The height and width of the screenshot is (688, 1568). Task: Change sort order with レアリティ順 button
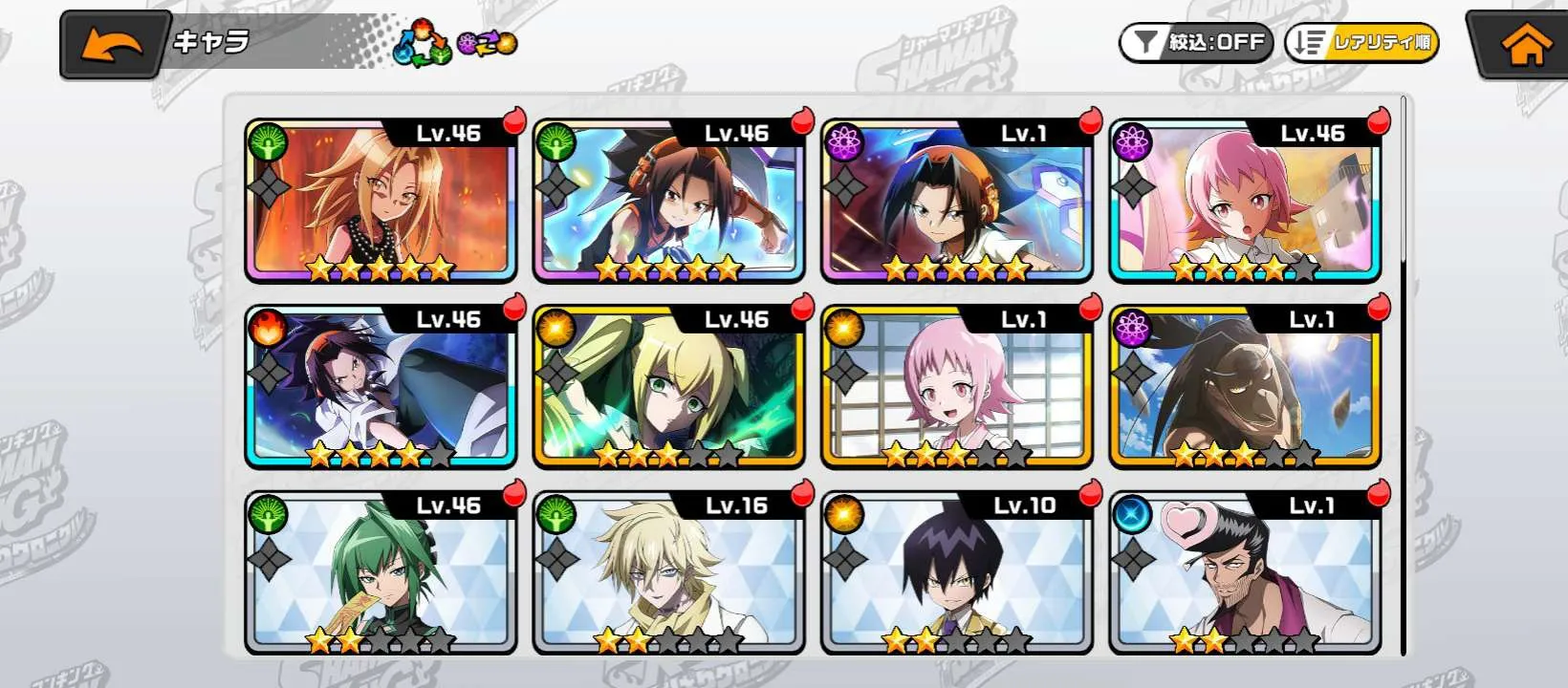1361,43
